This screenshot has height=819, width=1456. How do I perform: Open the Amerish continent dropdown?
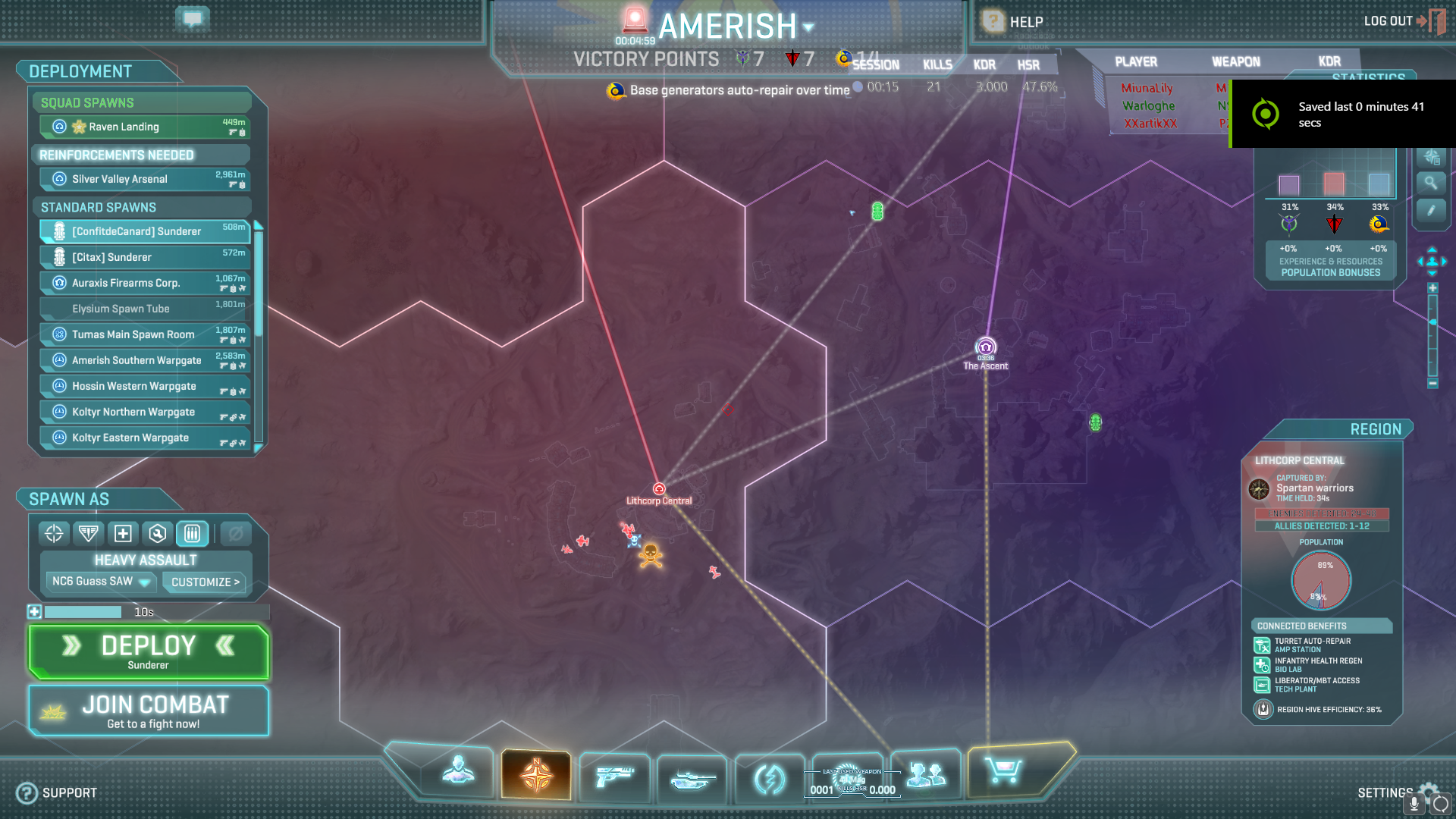[808, 27]
